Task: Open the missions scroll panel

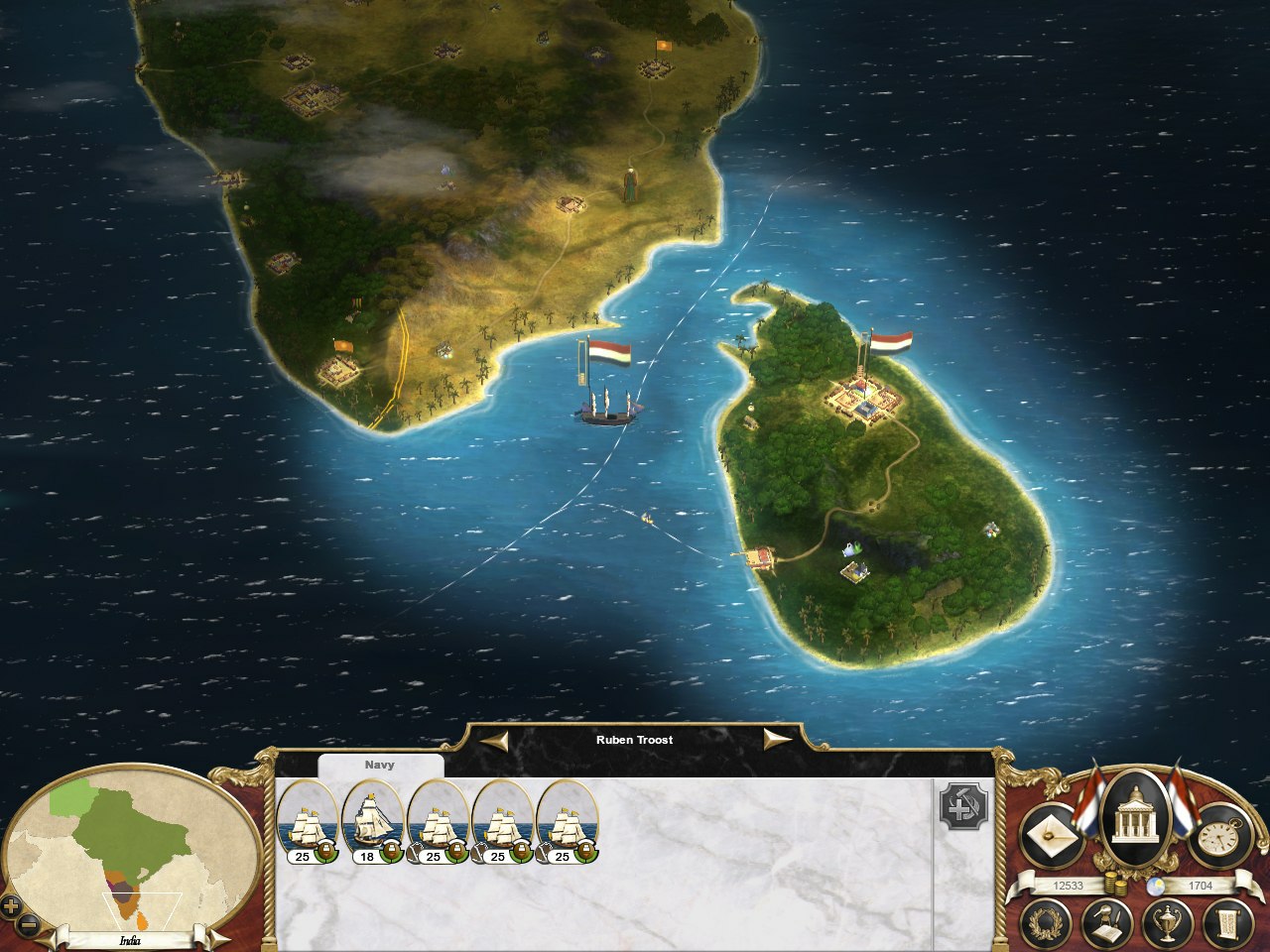Action: [x=1226, y=924]
